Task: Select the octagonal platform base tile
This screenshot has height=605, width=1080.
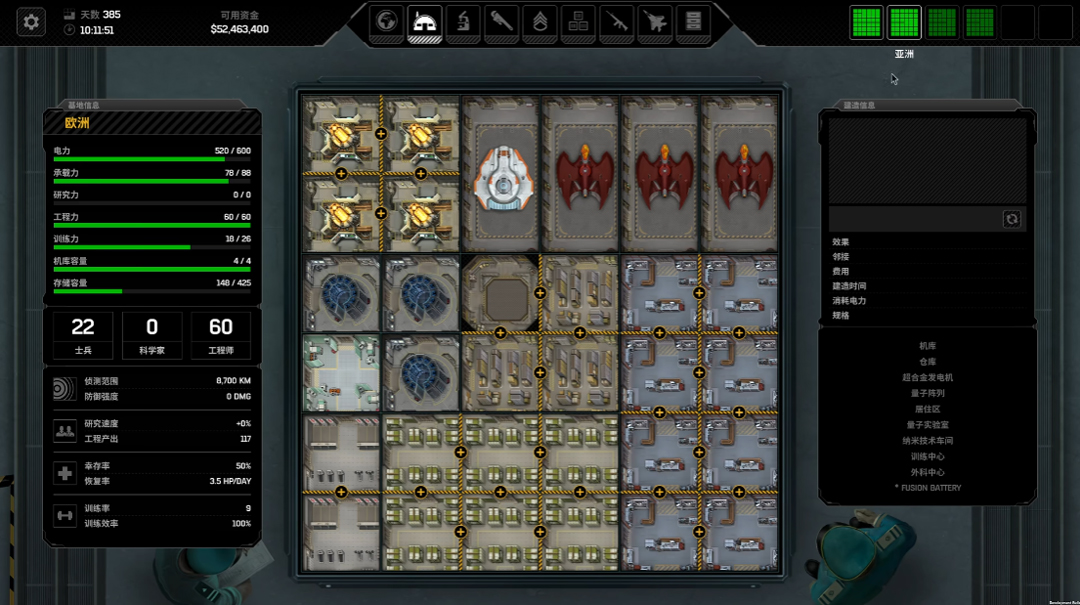Action: click(x=500, y=292)
